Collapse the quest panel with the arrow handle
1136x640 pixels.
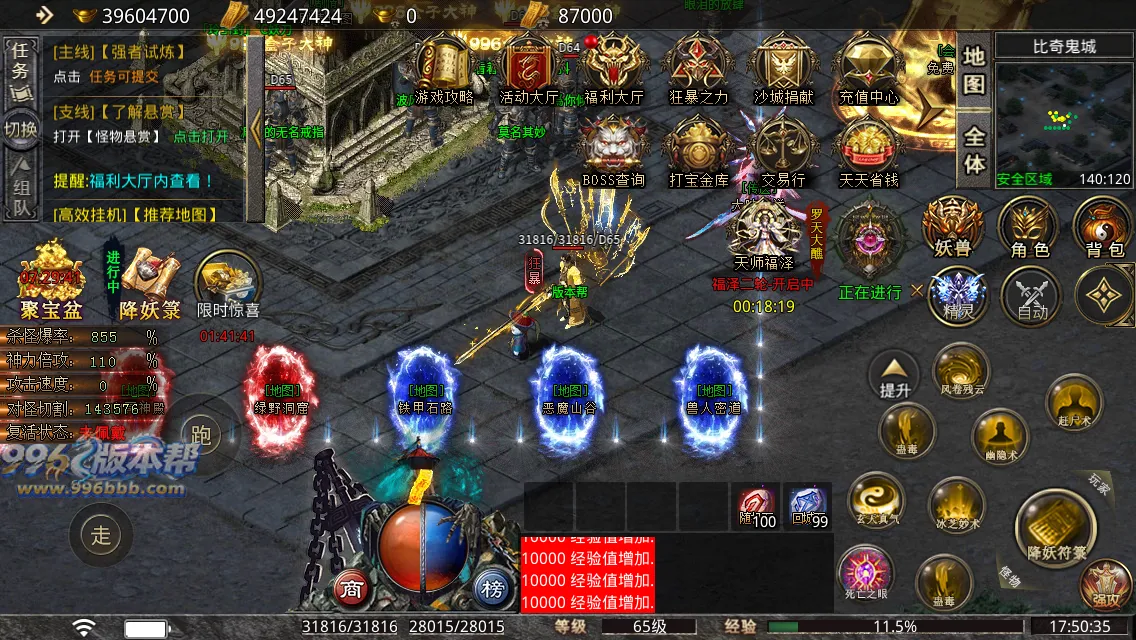256,130
